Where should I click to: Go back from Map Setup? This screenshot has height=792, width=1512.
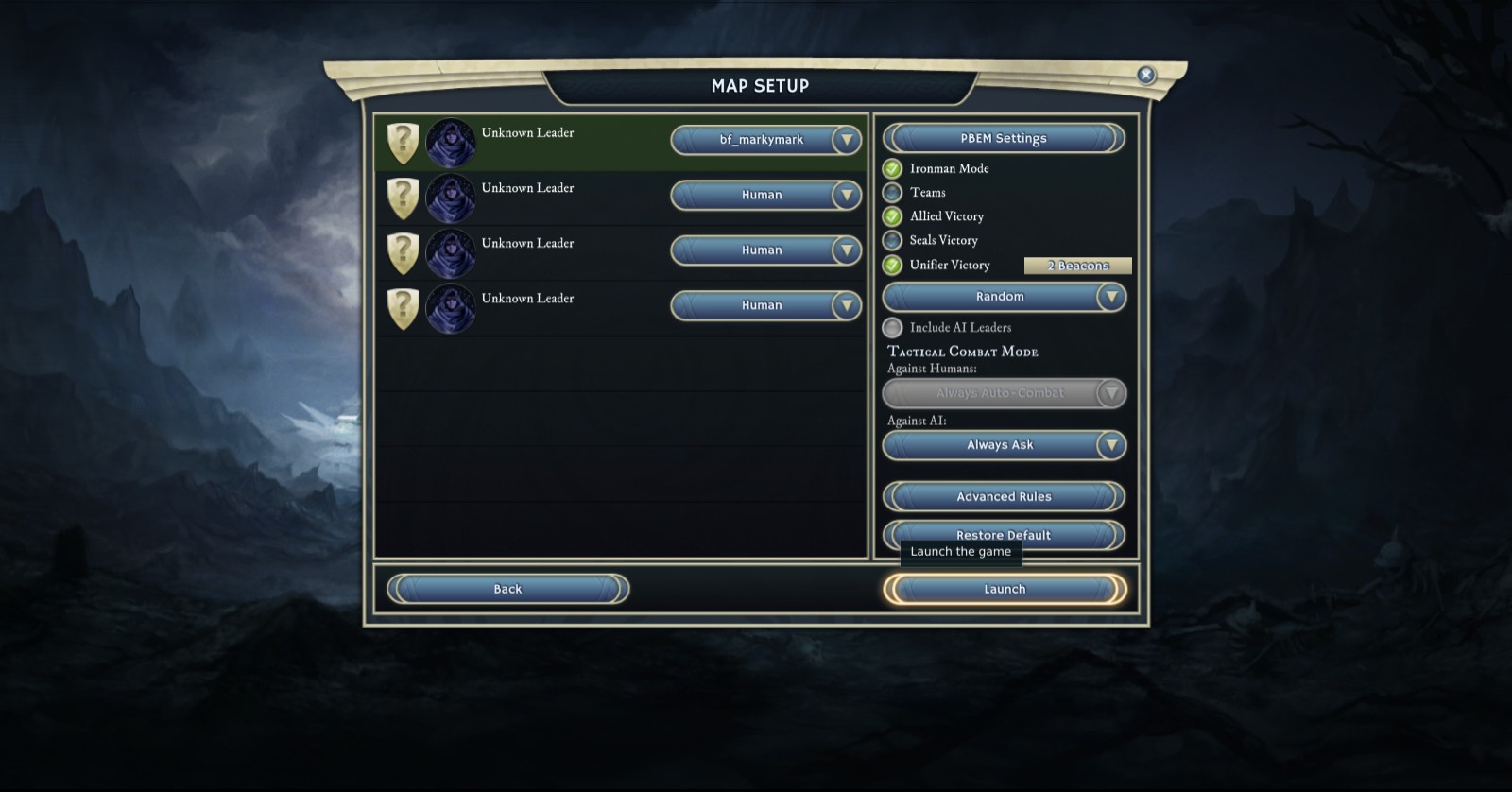click(x=507, y=589)
